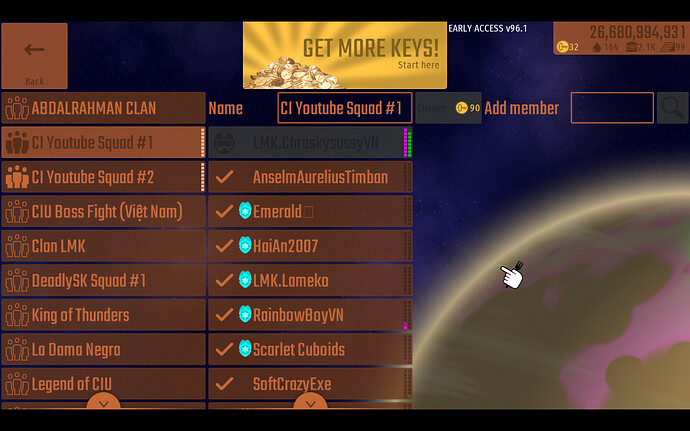This screenshot has width=690, height=431.
Task: Edit the squad name field
Action: (344, 108)
